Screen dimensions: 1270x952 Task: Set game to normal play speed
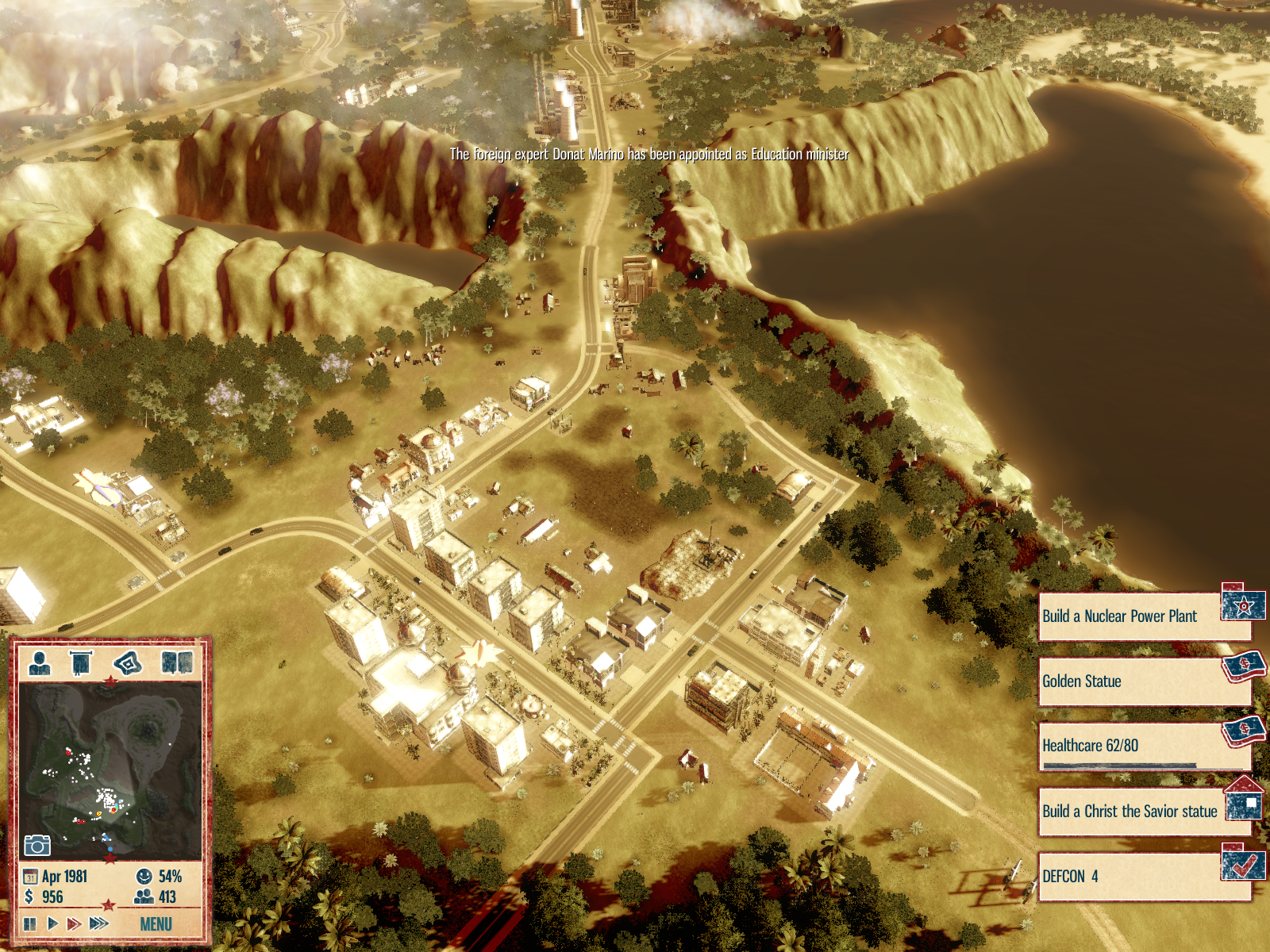click(52, 923)
